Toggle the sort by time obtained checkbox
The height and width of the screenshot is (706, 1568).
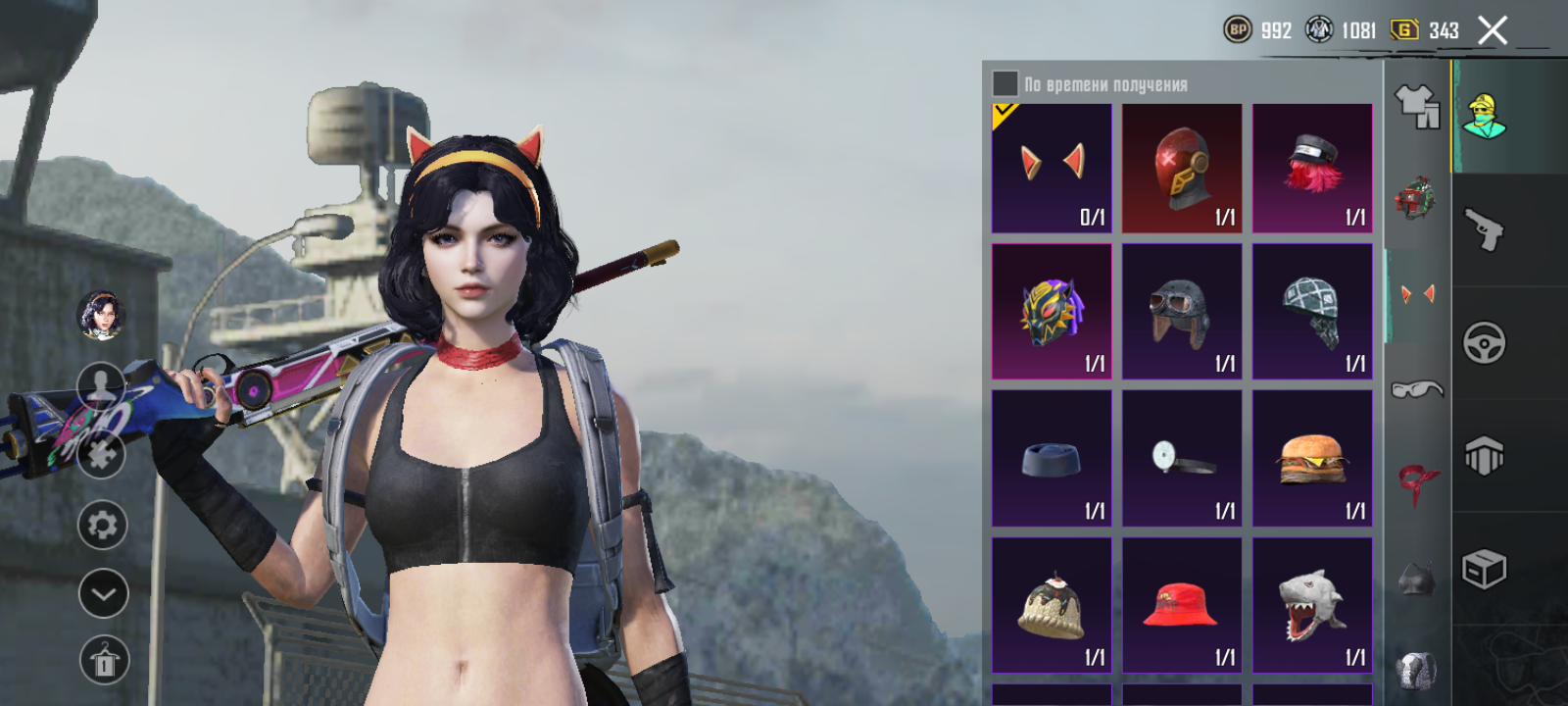(x=1005, y=83)
